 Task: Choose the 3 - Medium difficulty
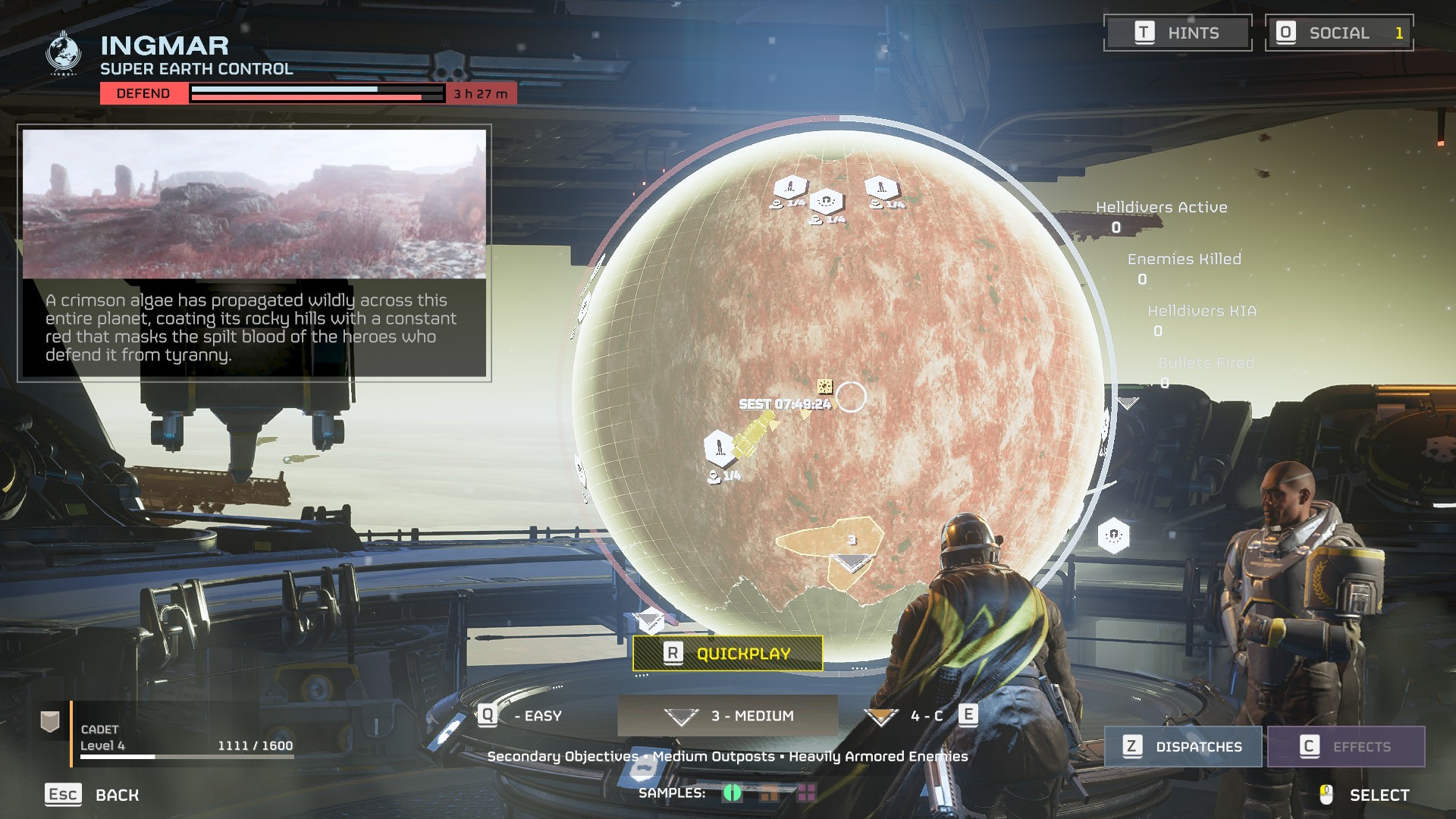tap(728, 716)
